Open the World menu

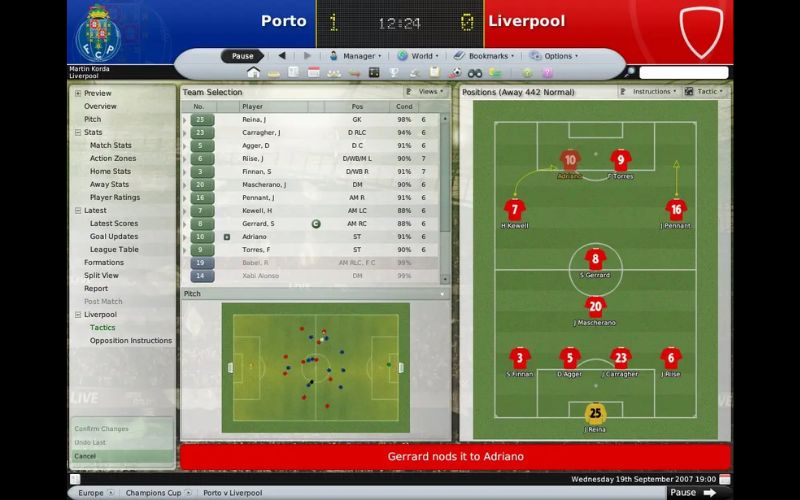(419, 56)
